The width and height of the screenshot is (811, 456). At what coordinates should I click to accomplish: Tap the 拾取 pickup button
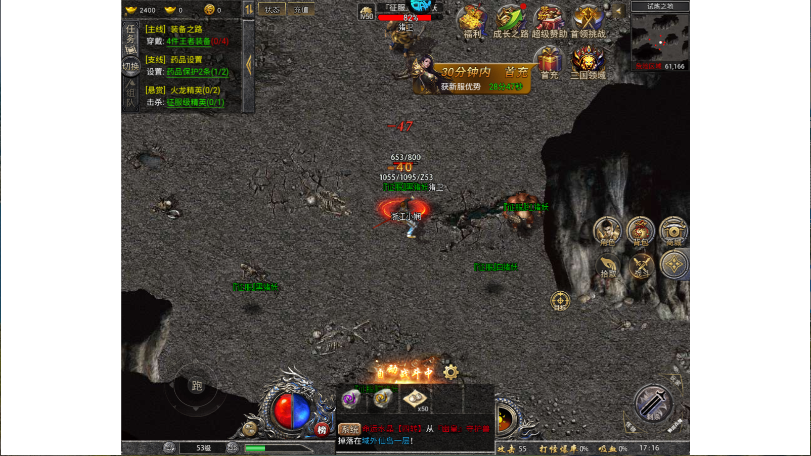608,265
